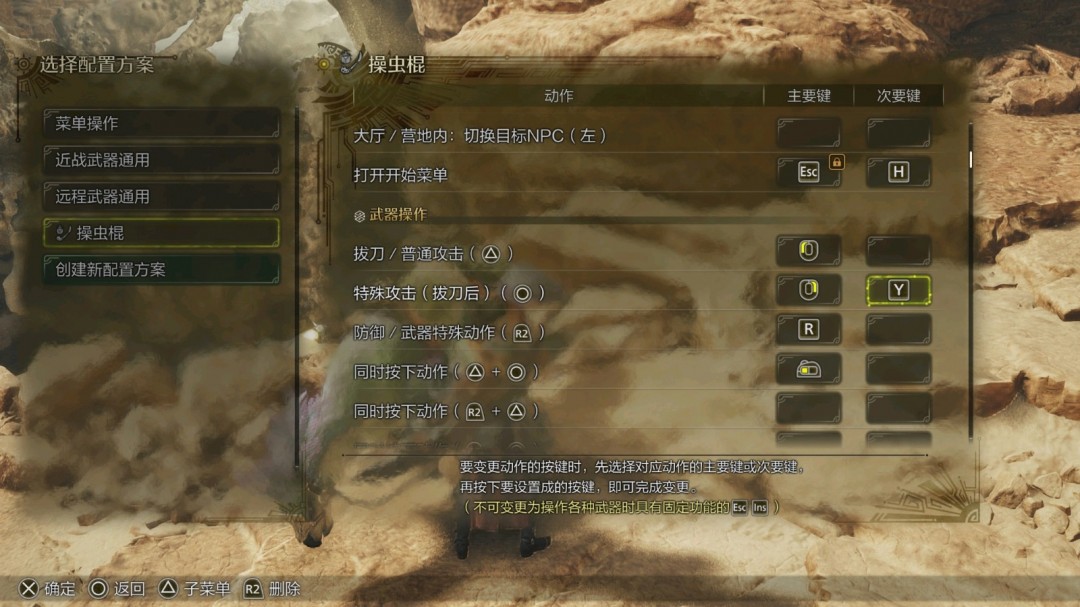1080x607 pixels.
Task: Edit the Y secondary key for 特殊攻击
Action: 898,291
